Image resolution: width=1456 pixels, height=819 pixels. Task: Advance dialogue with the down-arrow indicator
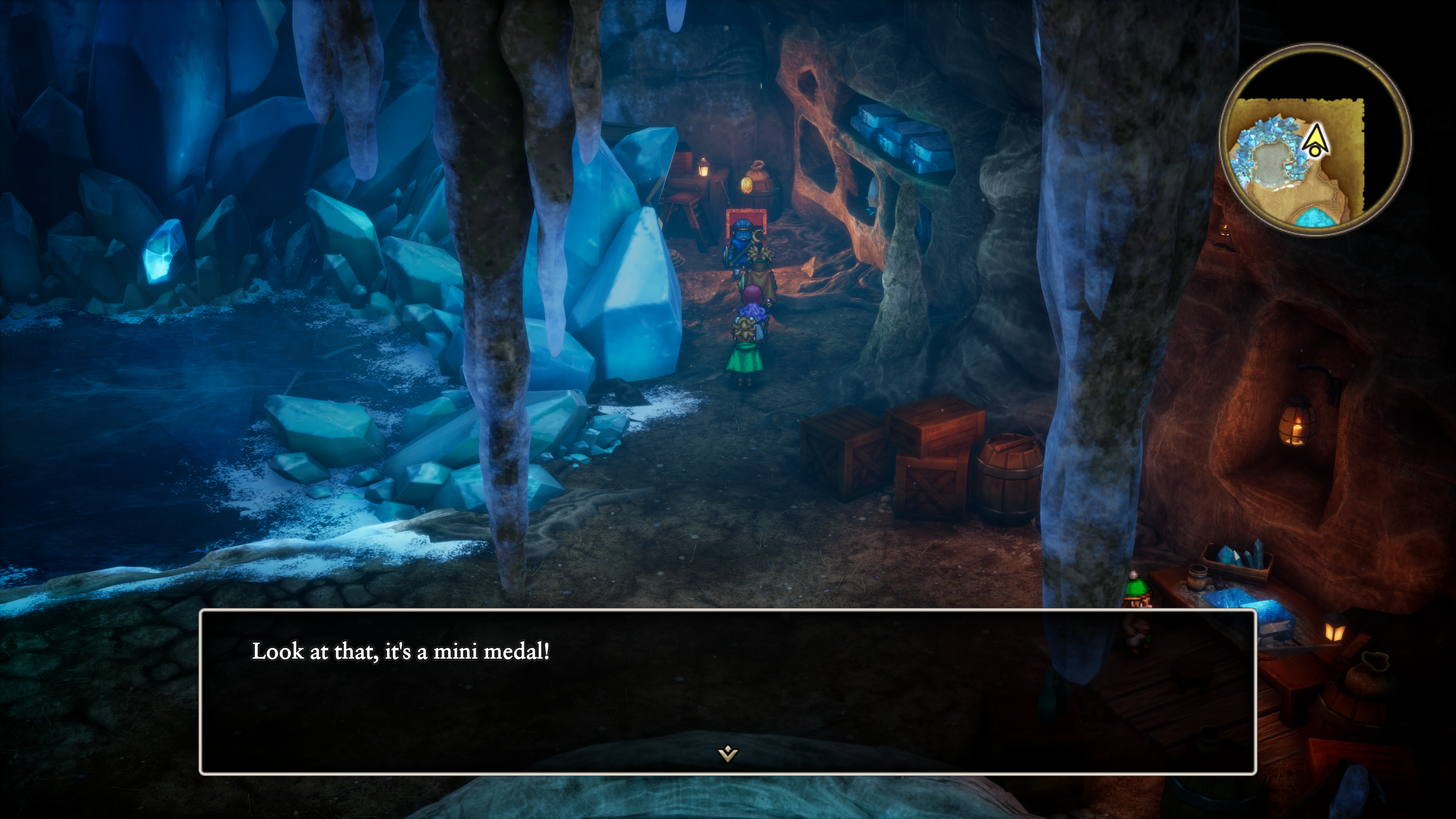pyautogui.click(x=728, y=753)
